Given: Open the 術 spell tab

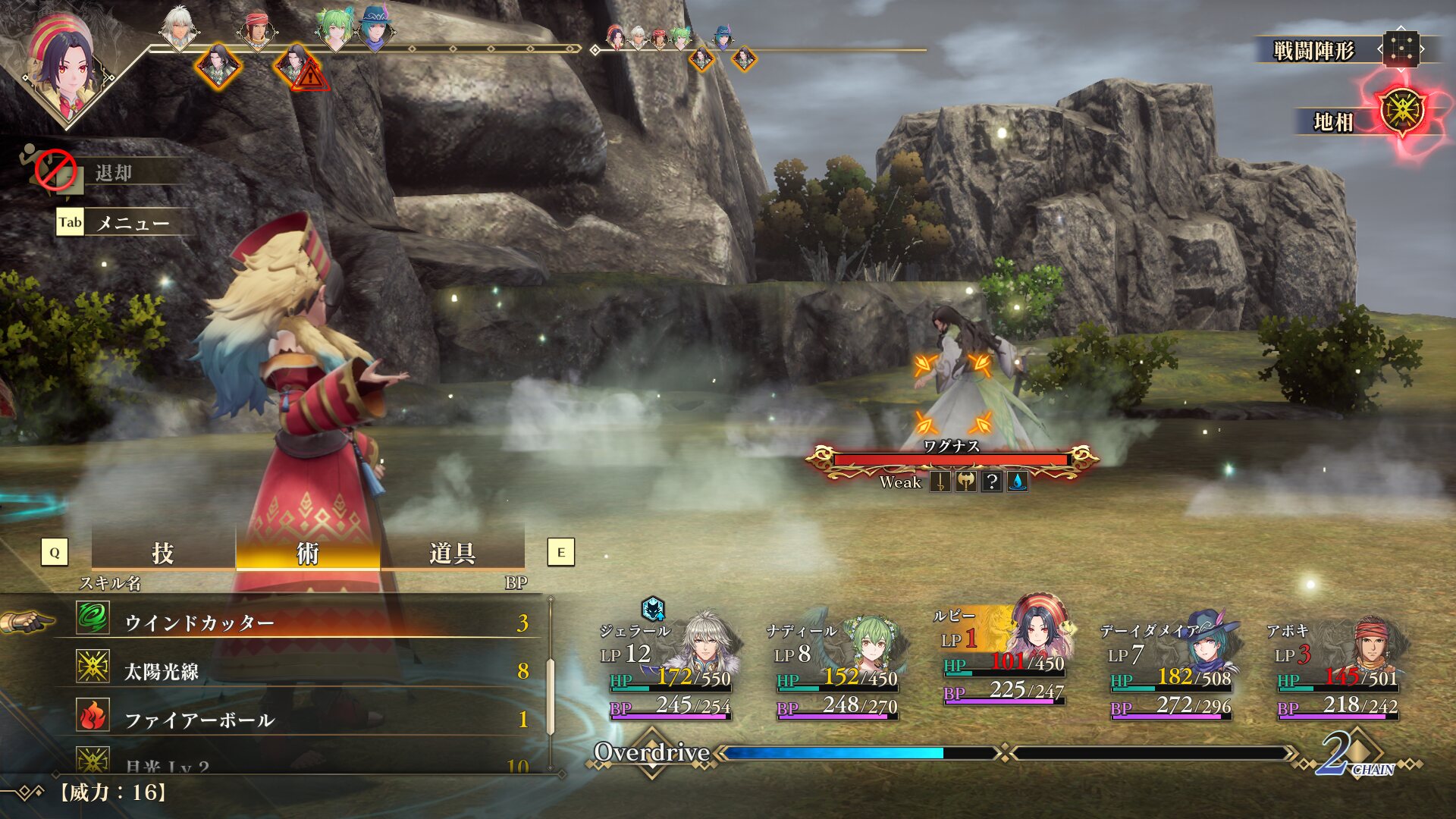Looking at the screenshot, I should click(307, 554).
